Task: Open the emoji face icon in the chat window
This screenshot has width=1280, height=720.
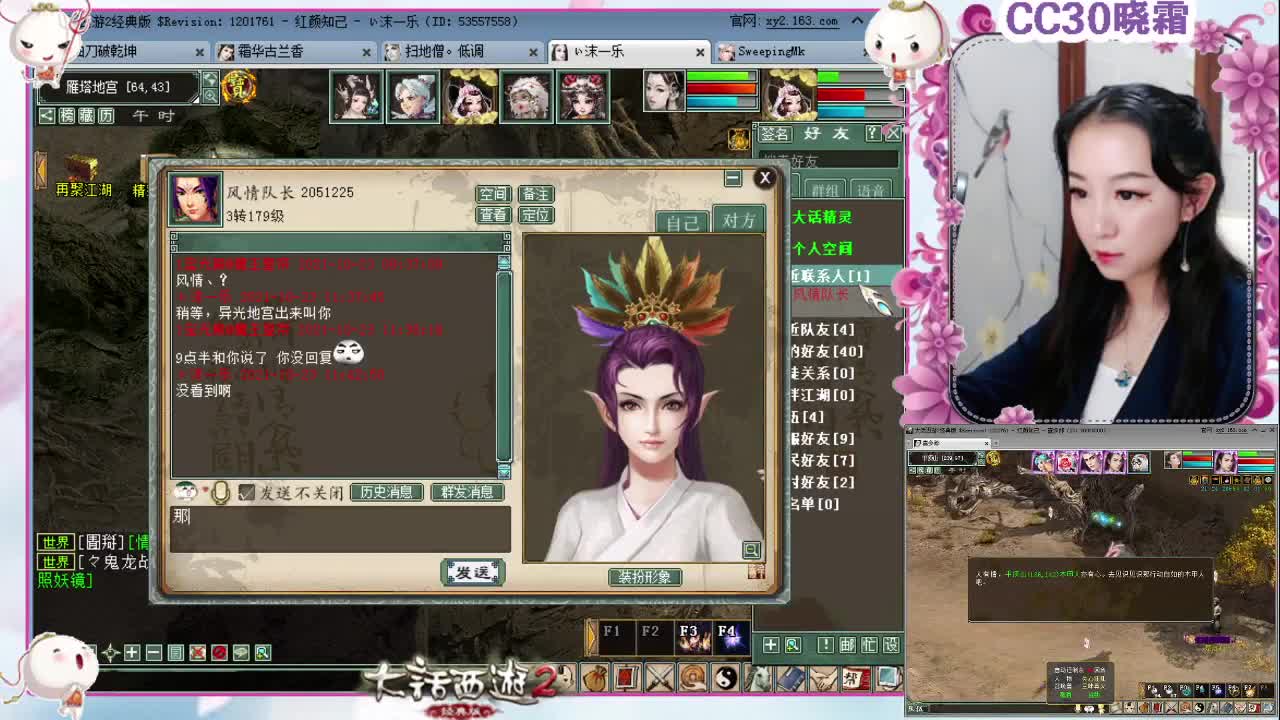Action: (x=187, y=491)
